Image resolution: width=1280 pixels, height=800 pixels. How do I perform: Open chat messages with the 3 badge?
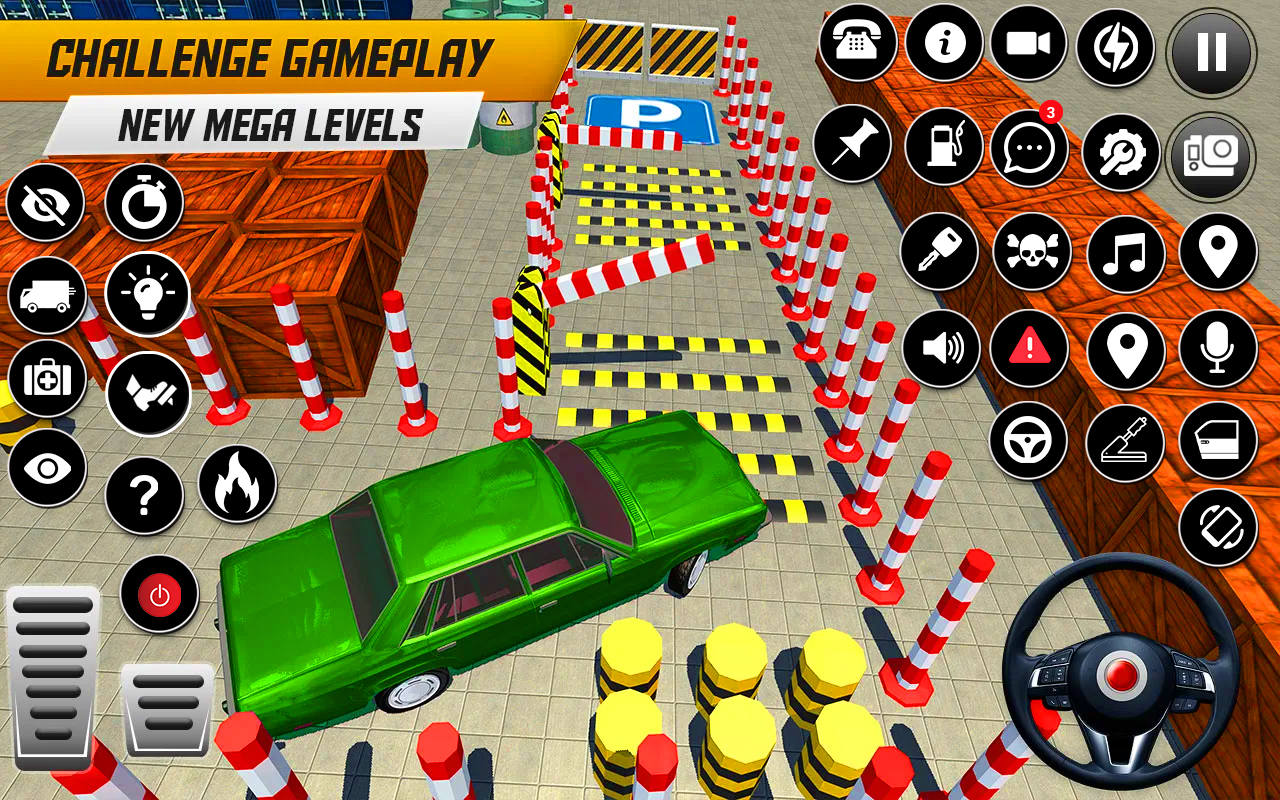[x=1029, y=148]
